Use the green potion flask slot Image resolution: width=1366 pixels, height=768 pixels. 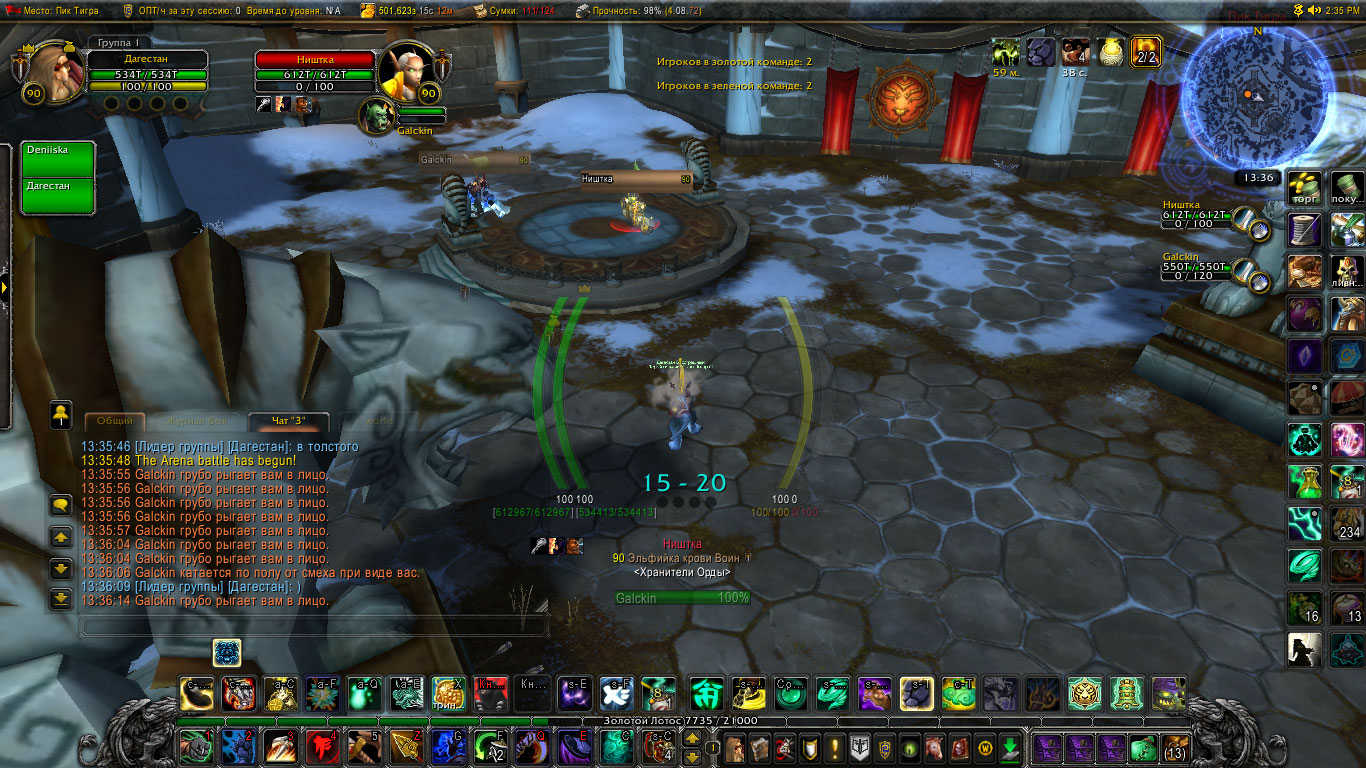(x=1305, y=481)
